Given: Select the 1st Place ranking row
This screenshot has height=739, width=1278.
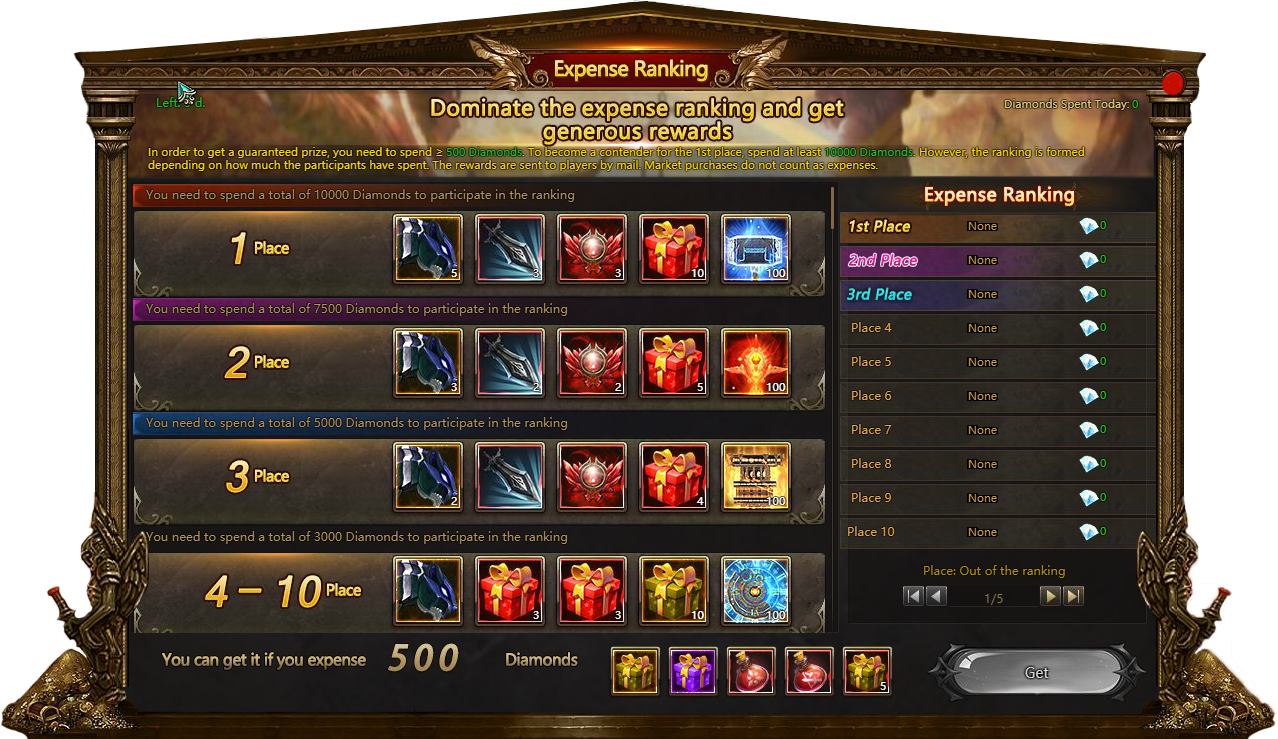Looking at the screenshot, I should click(997, 227).
